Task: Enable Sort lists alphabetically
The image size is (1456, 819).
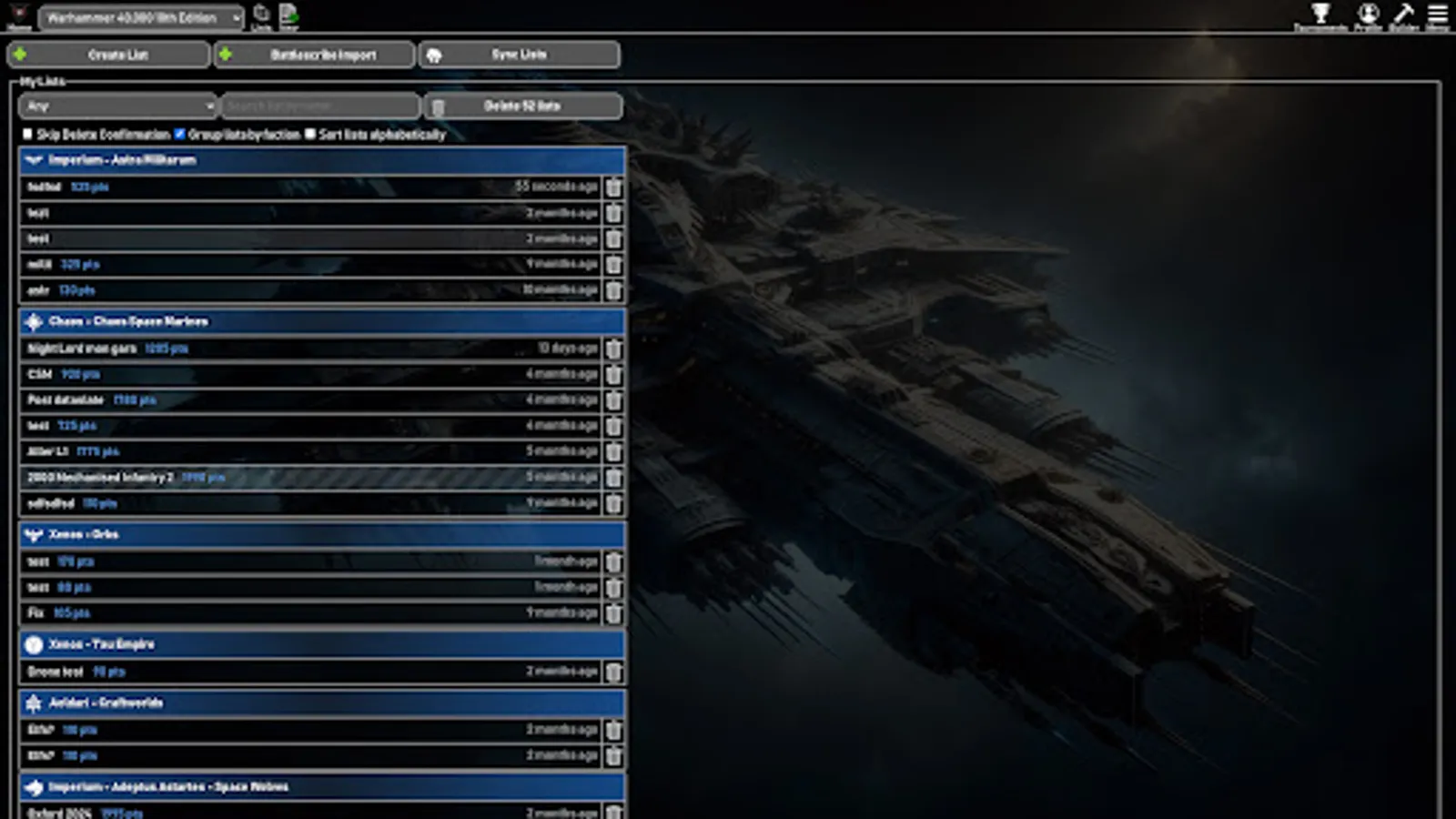Action: (x=311, y=134)
